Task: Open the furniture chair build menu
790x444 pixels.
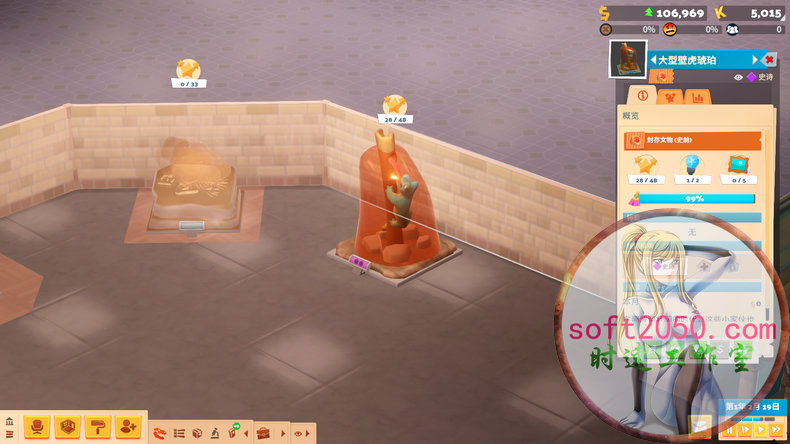Action: click(36, 428)
